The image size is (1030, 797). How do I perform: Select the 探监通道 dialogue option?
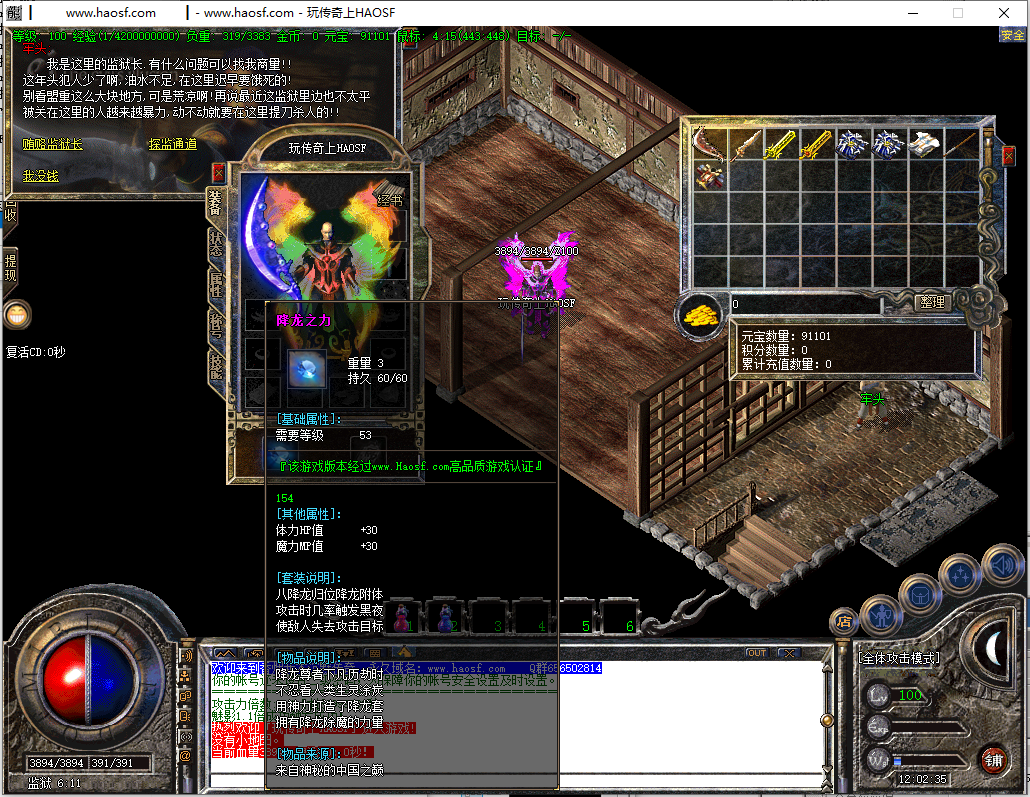[x=172, y=145]
